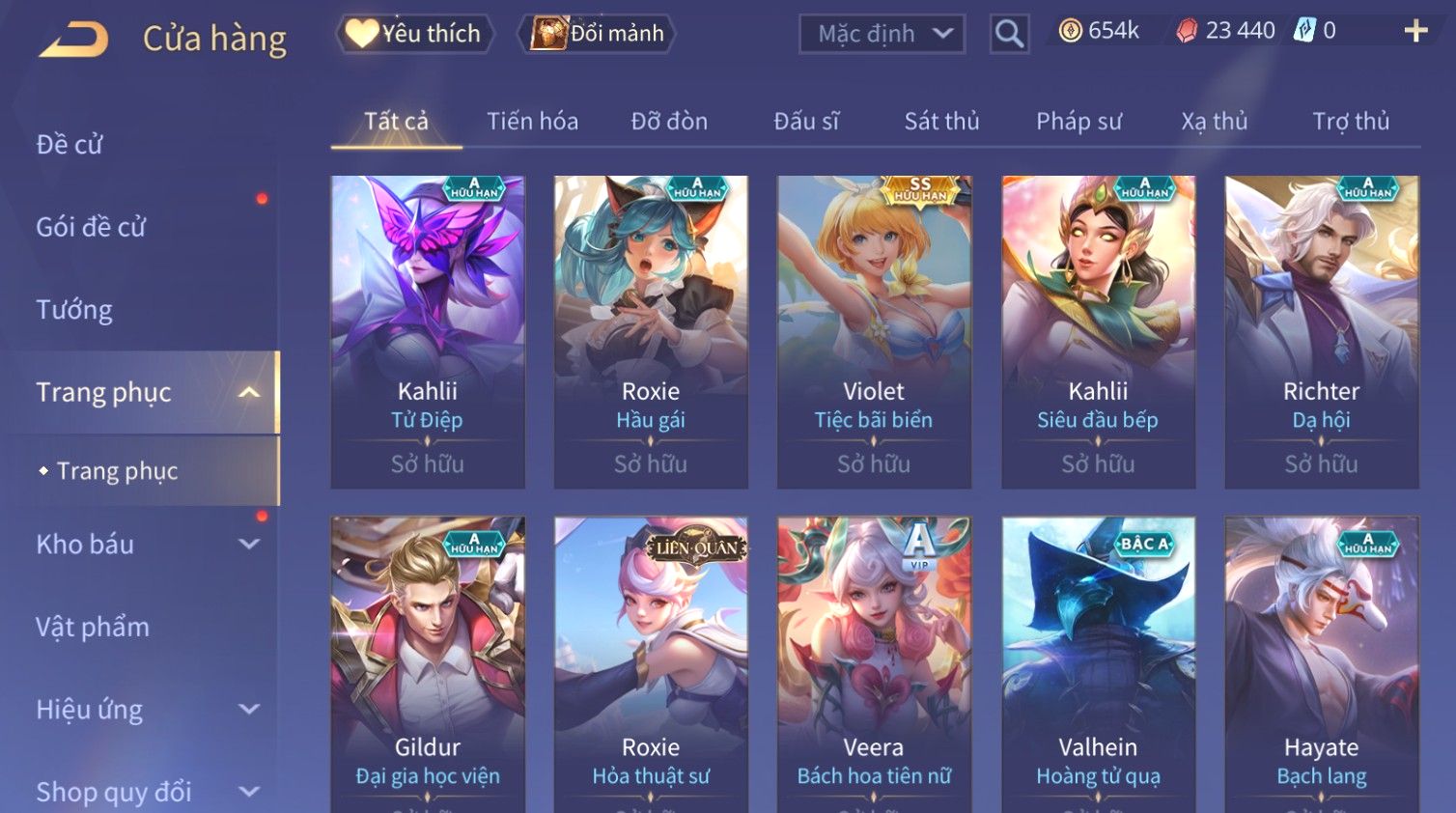The width and height of the screenshot is (1456, 813).
Task: Expand the Kho báu menu
Action: pyautogui.click(x=145, y=545)
